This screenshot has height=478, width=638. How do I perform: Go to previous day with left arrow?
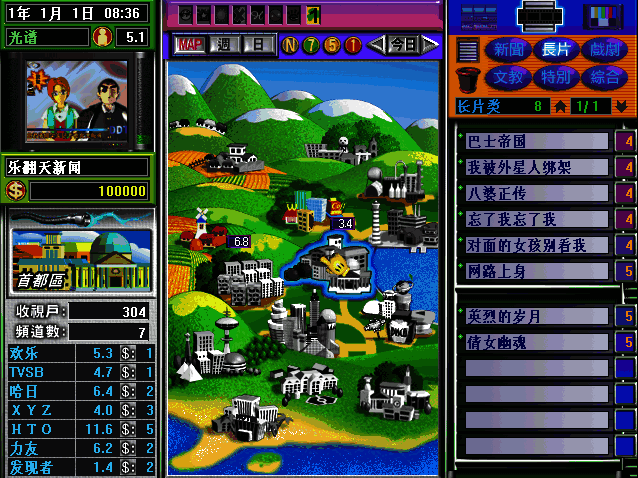375,44
